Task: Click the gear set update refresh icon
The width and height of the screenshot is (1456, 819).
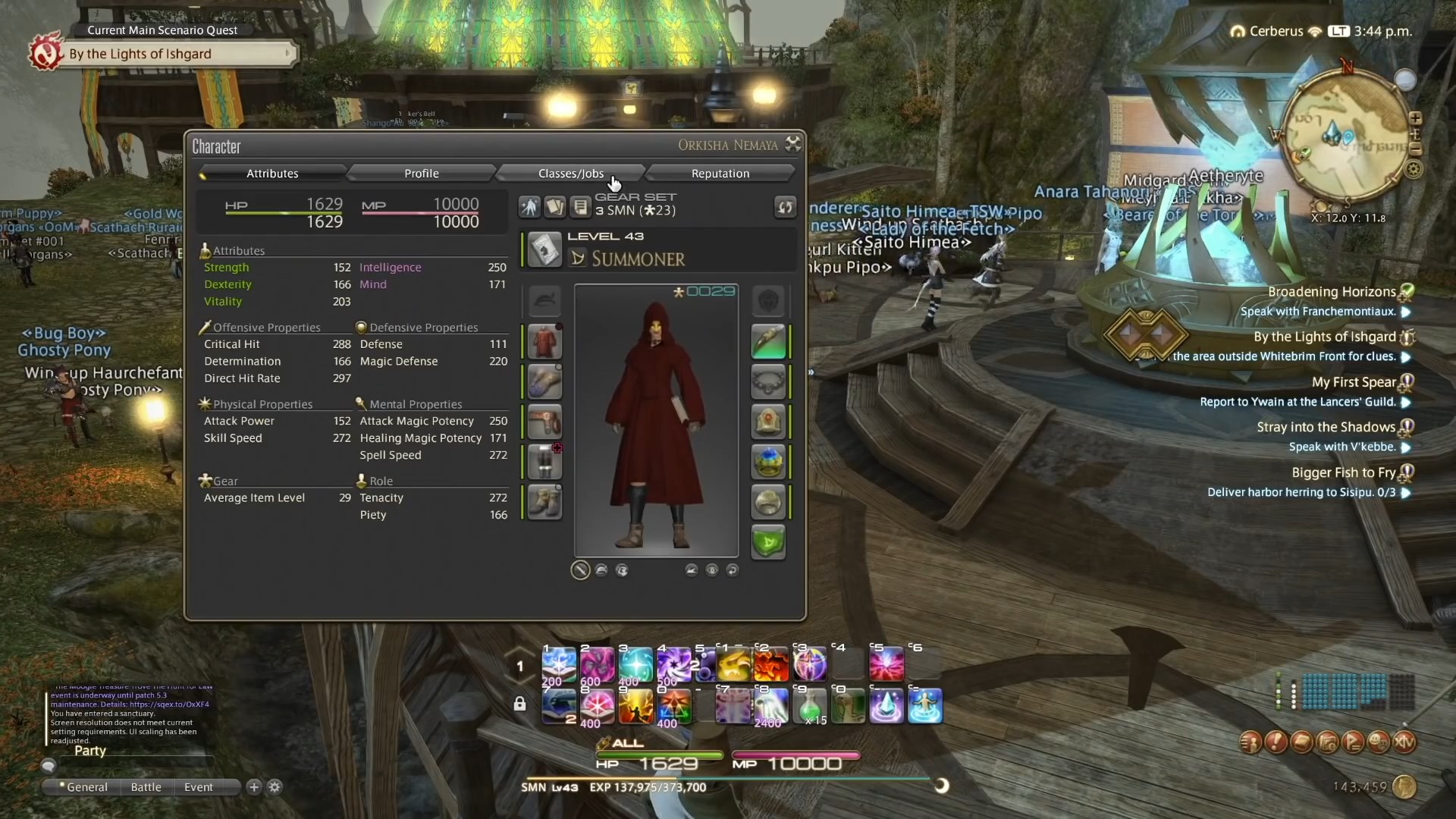Action: 785,207
